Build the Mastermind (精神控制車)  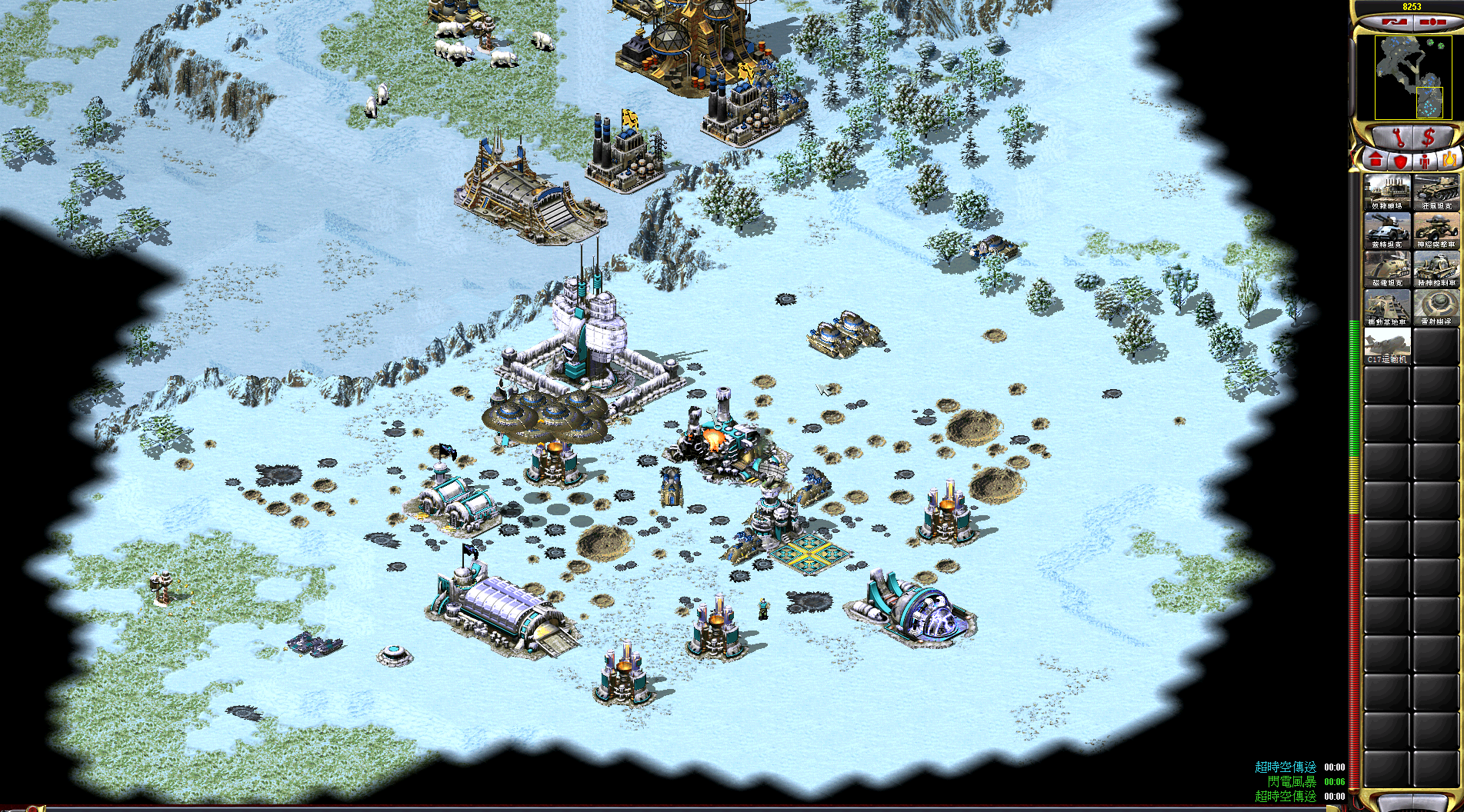coord(1436,269)
